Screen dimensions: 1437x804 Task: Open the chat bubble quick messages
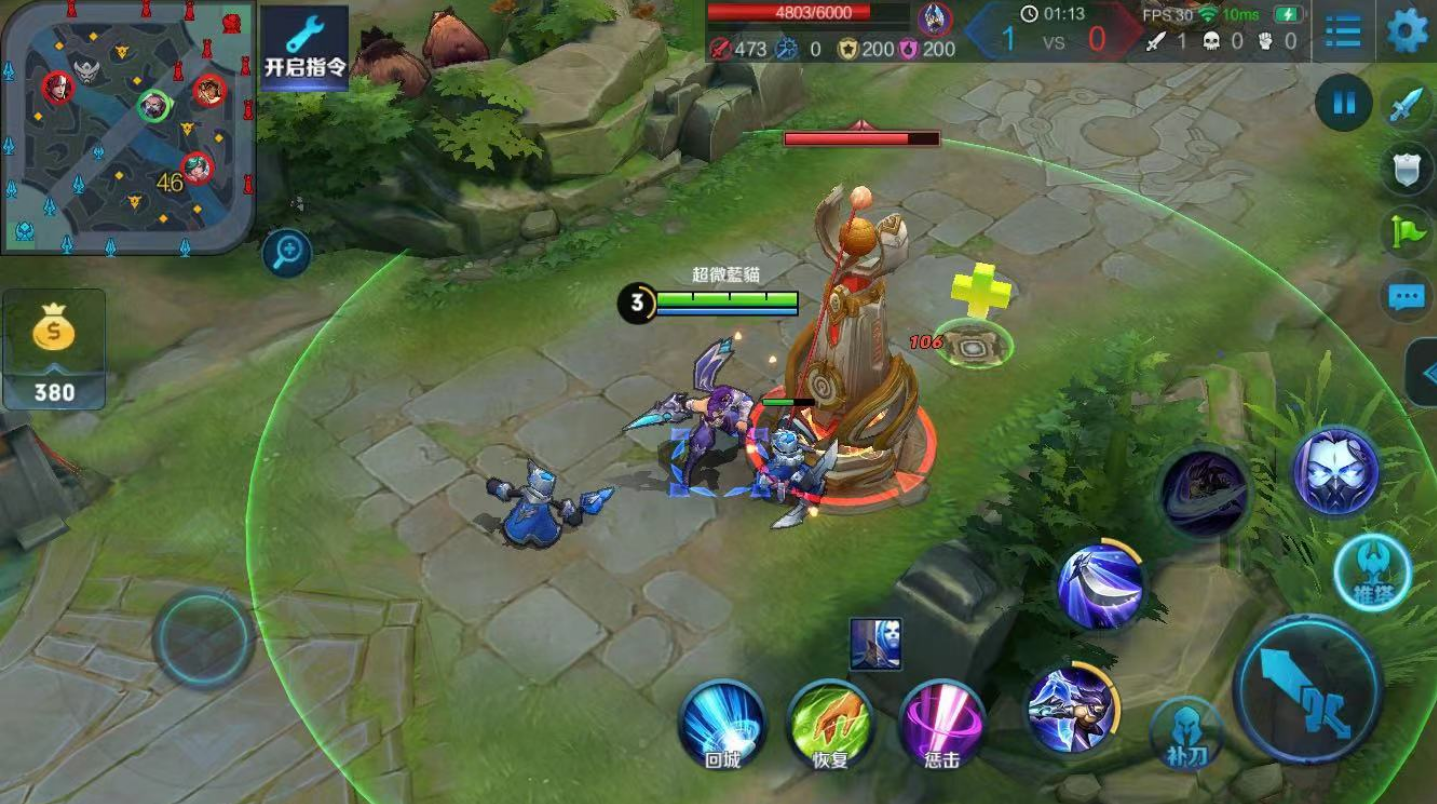coord(1407,297)
